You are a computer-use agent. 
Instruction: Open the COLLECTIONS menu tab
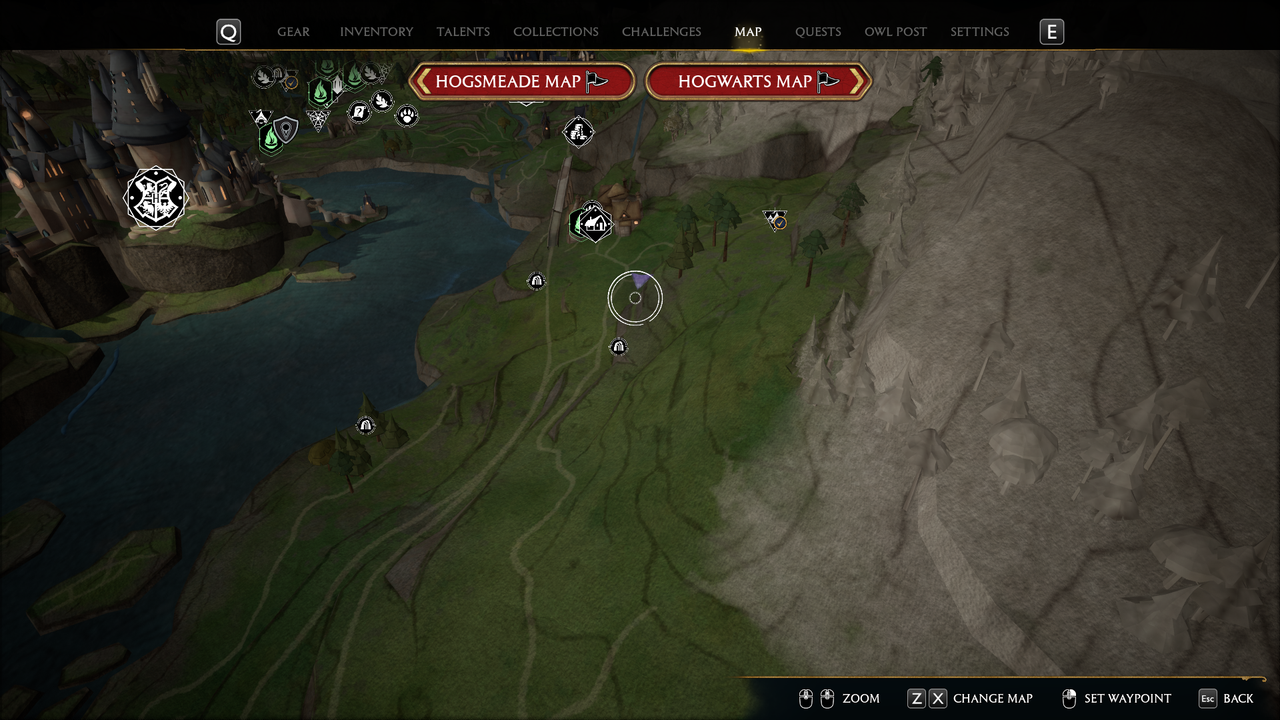point(555,31)
